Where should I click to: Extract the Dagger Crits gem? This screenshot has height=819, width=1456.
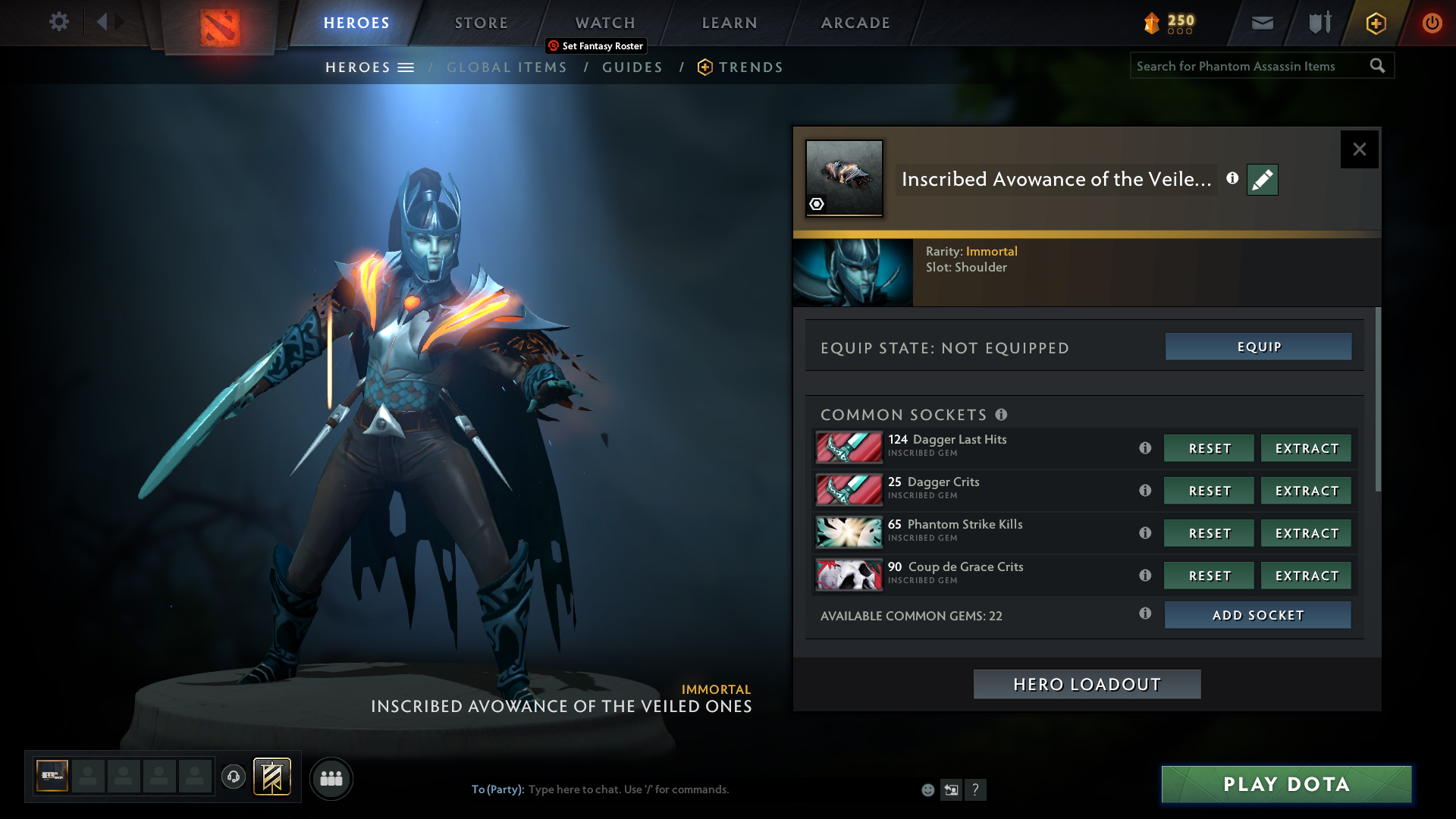[1306, 491]
